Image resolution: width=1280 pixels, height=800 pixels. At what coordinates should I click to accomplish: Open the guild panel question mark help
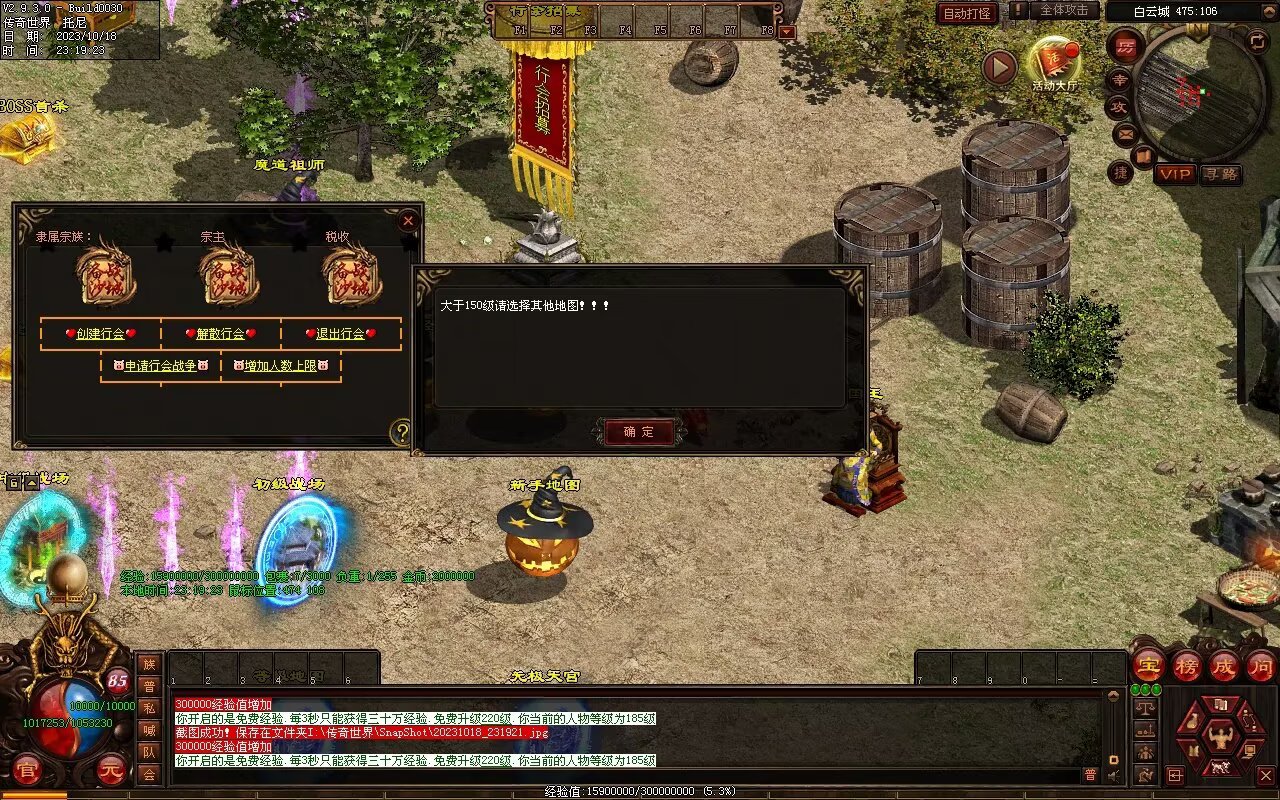[401, 433]
